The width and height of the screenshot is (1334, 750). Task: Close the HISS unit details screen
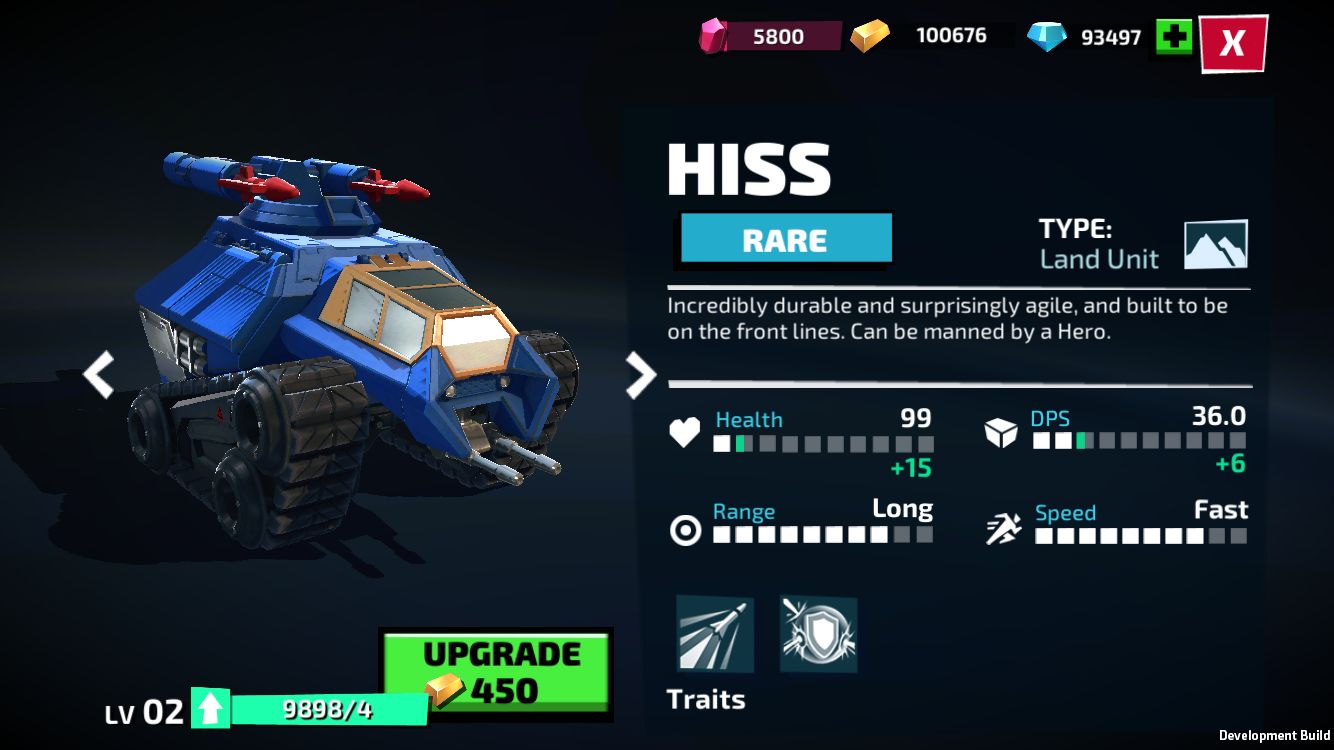click(1233, 43)
